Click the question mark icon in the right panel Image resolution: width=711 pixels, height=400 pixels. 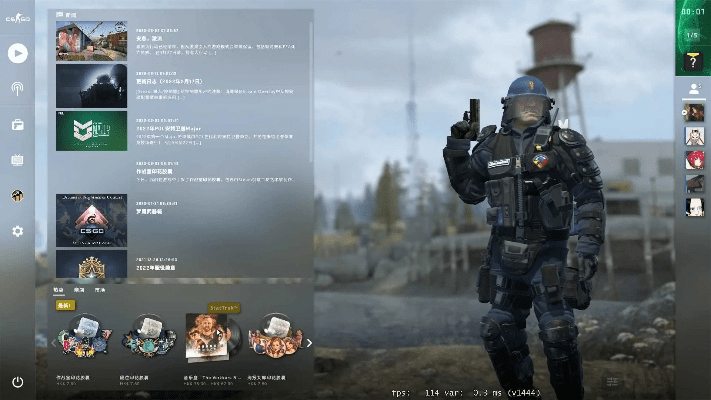(x=692, y=62)
